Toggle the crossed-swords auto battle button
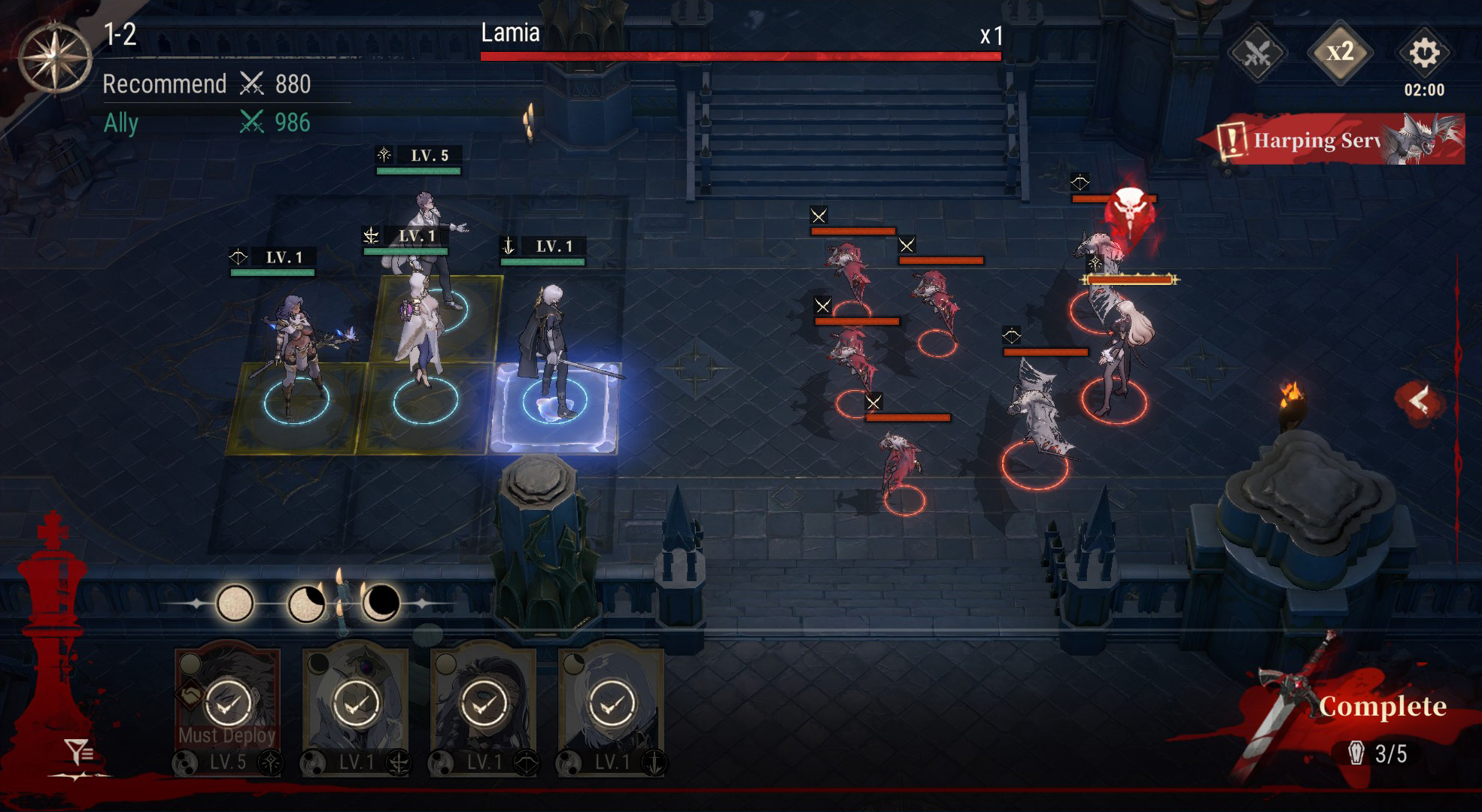Screen dimensions: 1482x812 (1257, 53)
